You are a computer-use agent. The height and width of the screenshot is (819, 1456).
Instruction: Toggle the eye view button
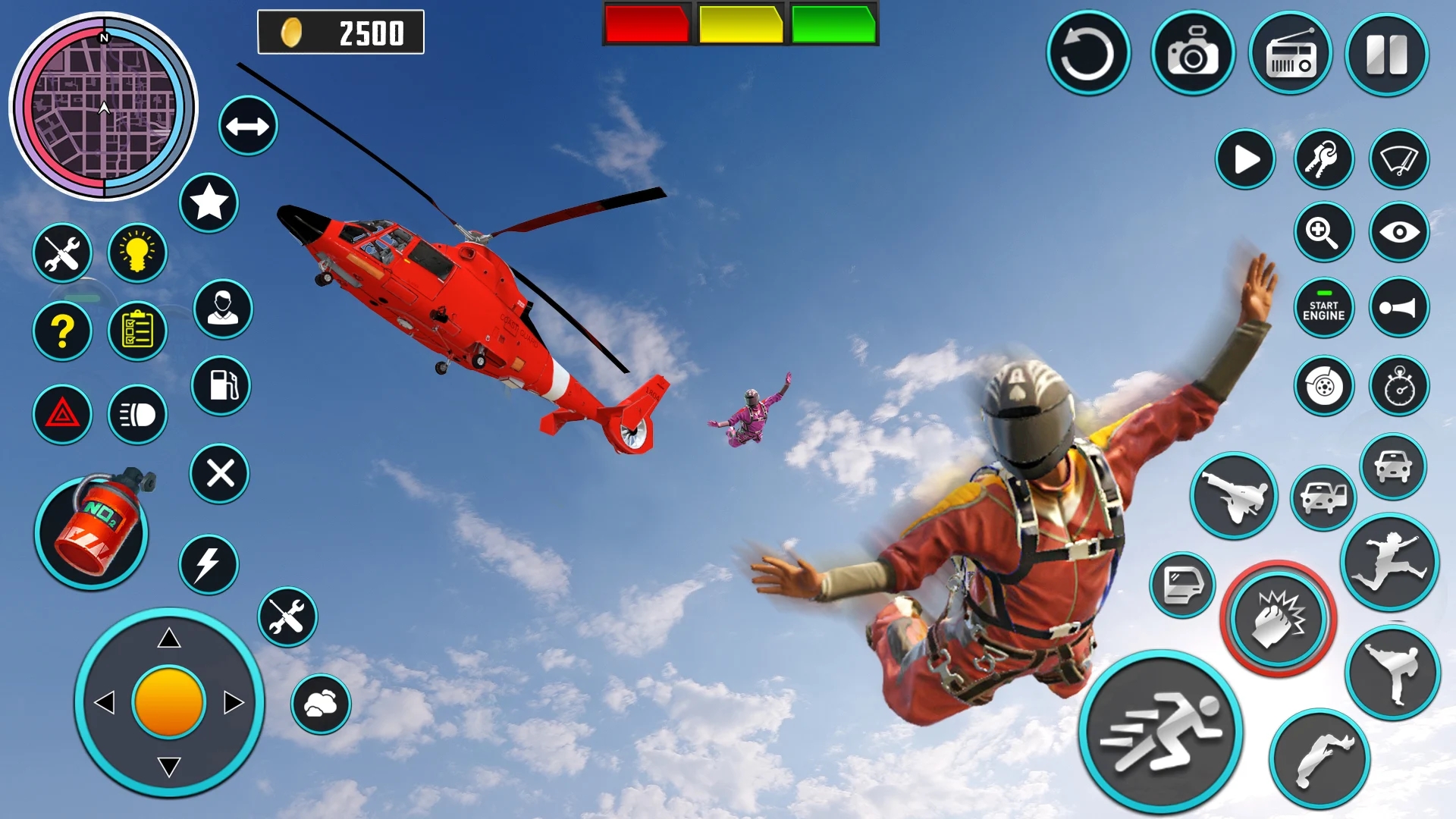pos(1398,232)
